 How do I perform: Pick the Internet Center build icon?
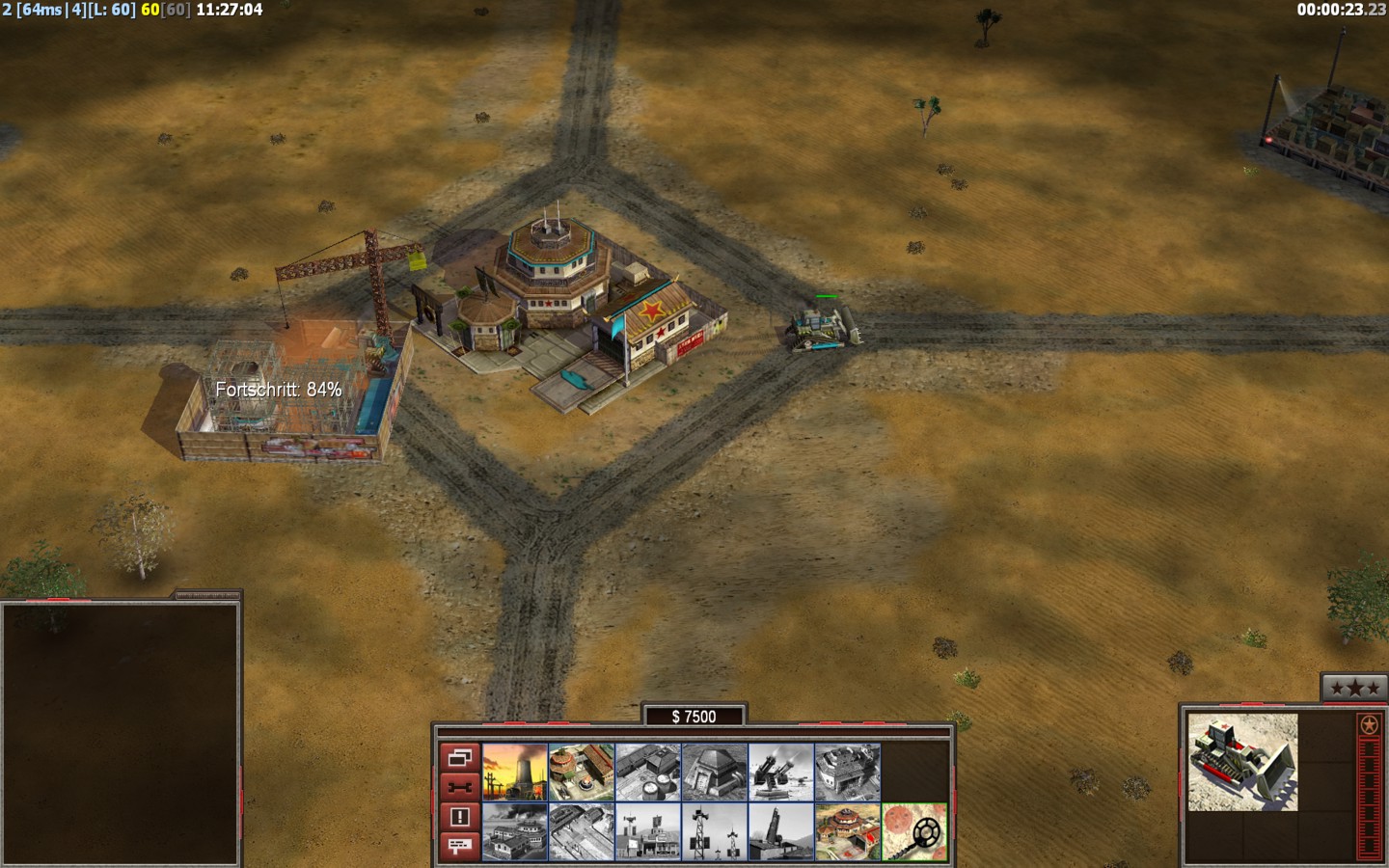coord(648,831)
